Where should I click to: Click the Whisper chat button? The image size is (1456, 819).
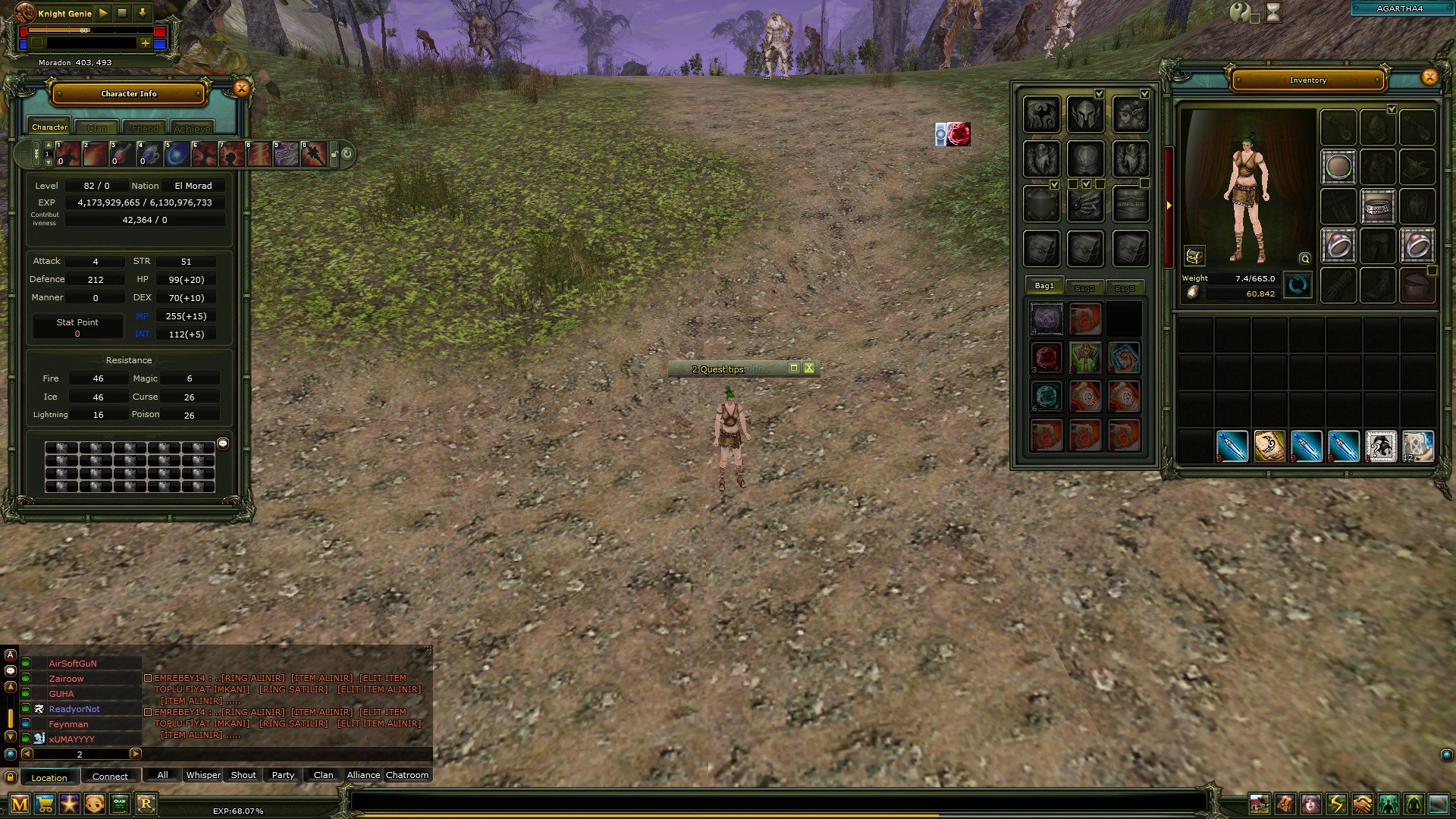[x=202, y=775]
